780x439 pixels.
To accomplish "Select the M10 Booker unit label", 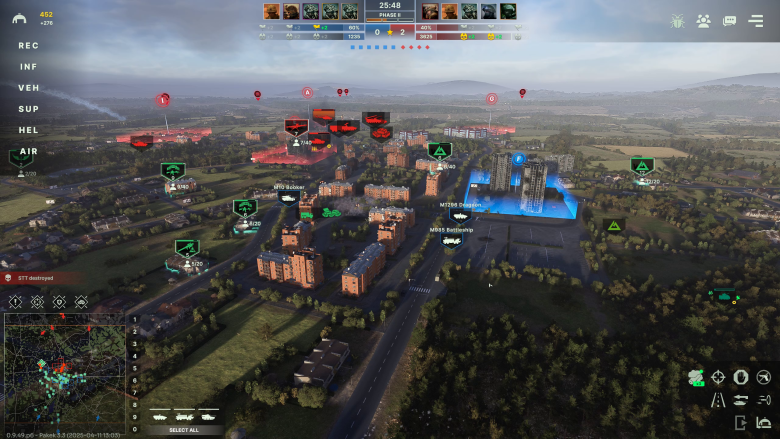I will click(289, 187).
